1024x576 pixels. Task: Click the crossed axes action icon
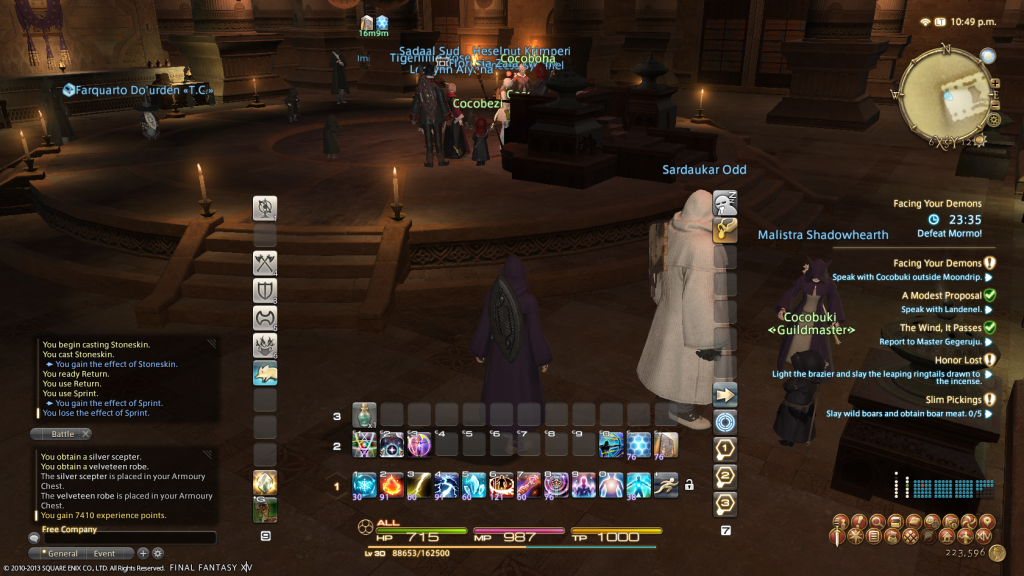(x=265, y=264)
